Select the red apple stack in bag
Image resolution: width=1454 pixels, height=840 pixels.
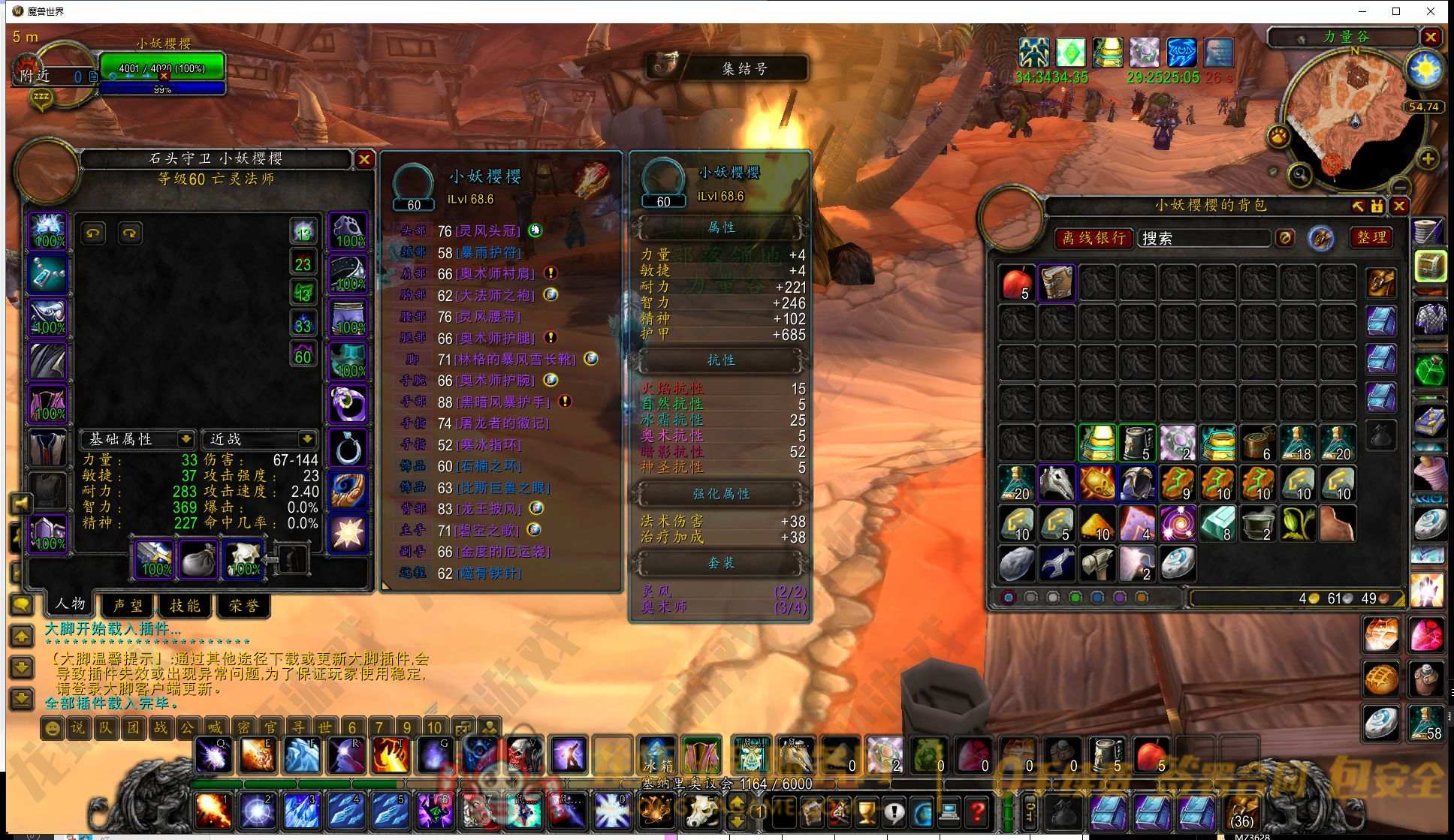(x=1018, y=284)
